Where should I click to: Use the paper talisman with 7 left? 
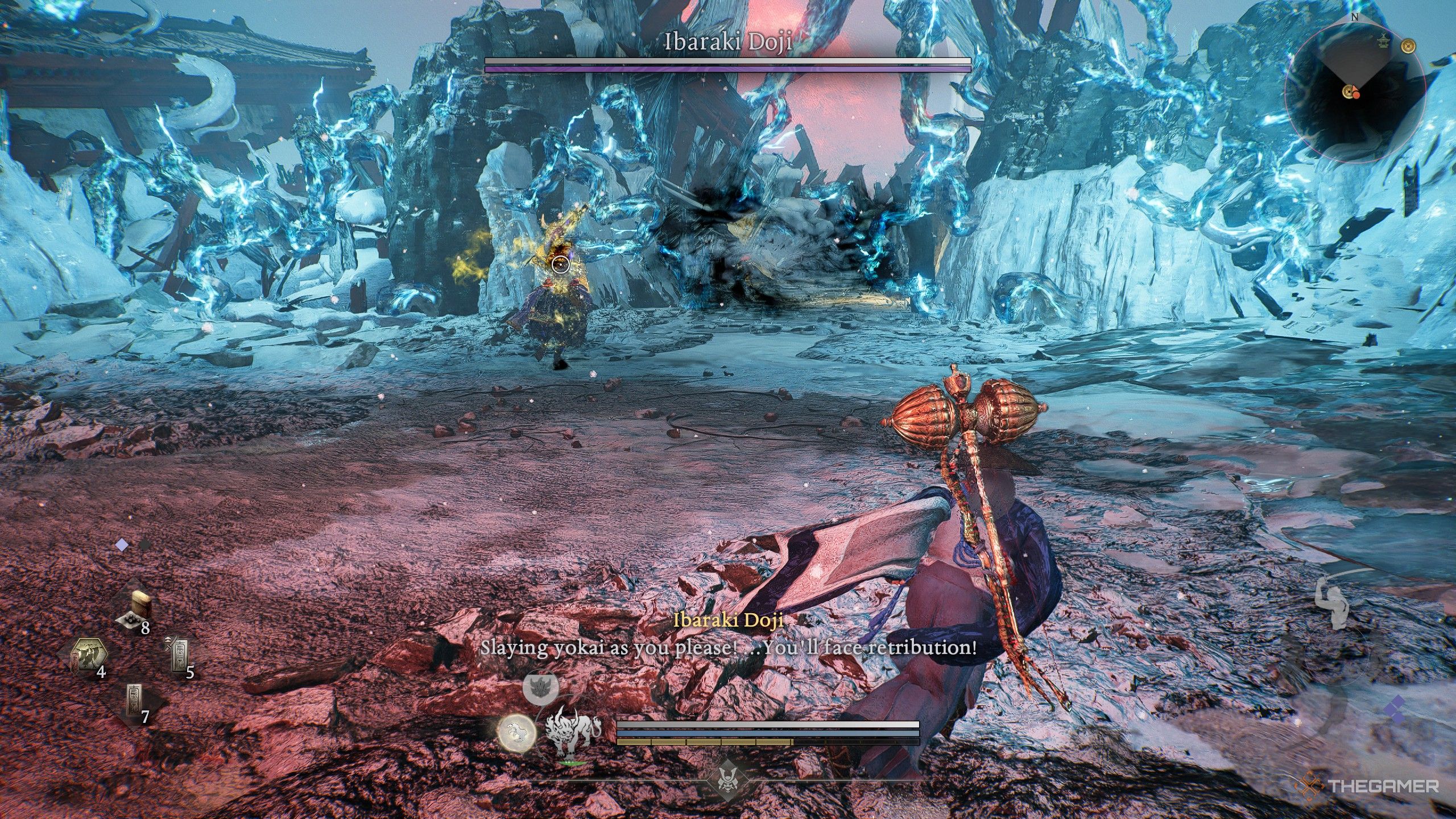pos(135,702)
